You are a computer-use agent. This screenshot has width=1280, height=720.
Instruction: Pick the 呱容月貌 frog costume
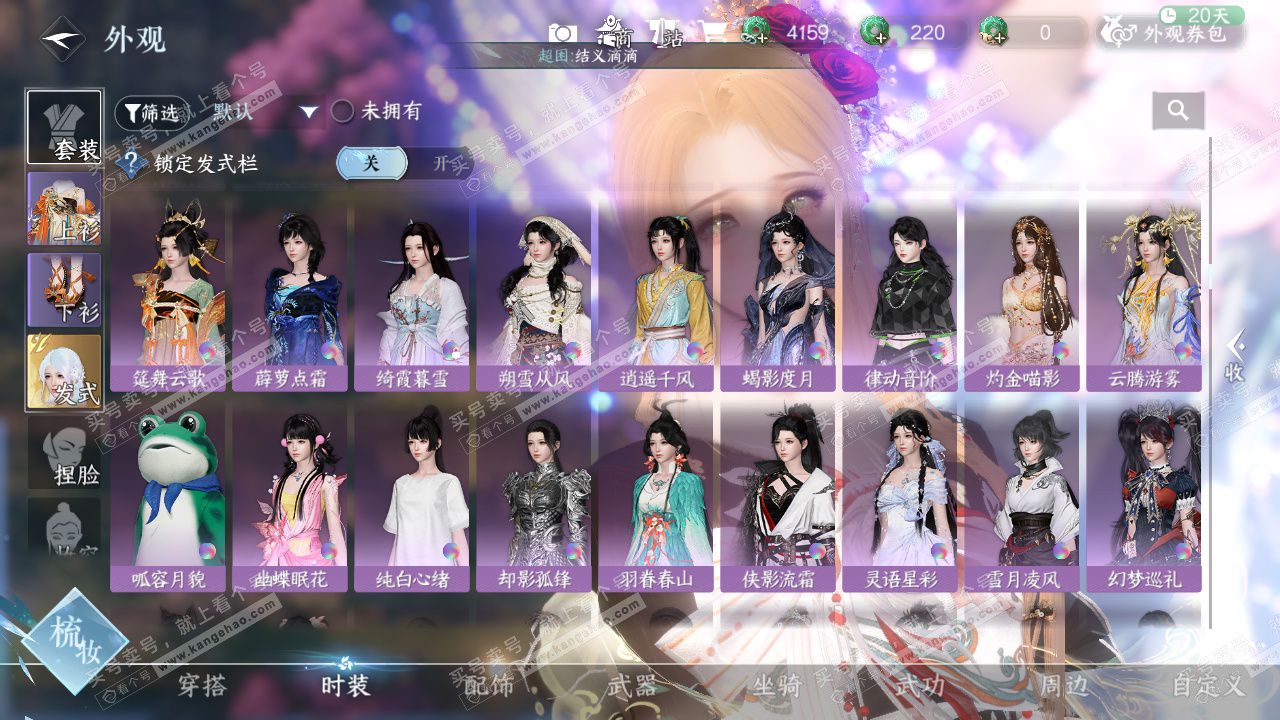pyautogui.click(x=170, y=497)
